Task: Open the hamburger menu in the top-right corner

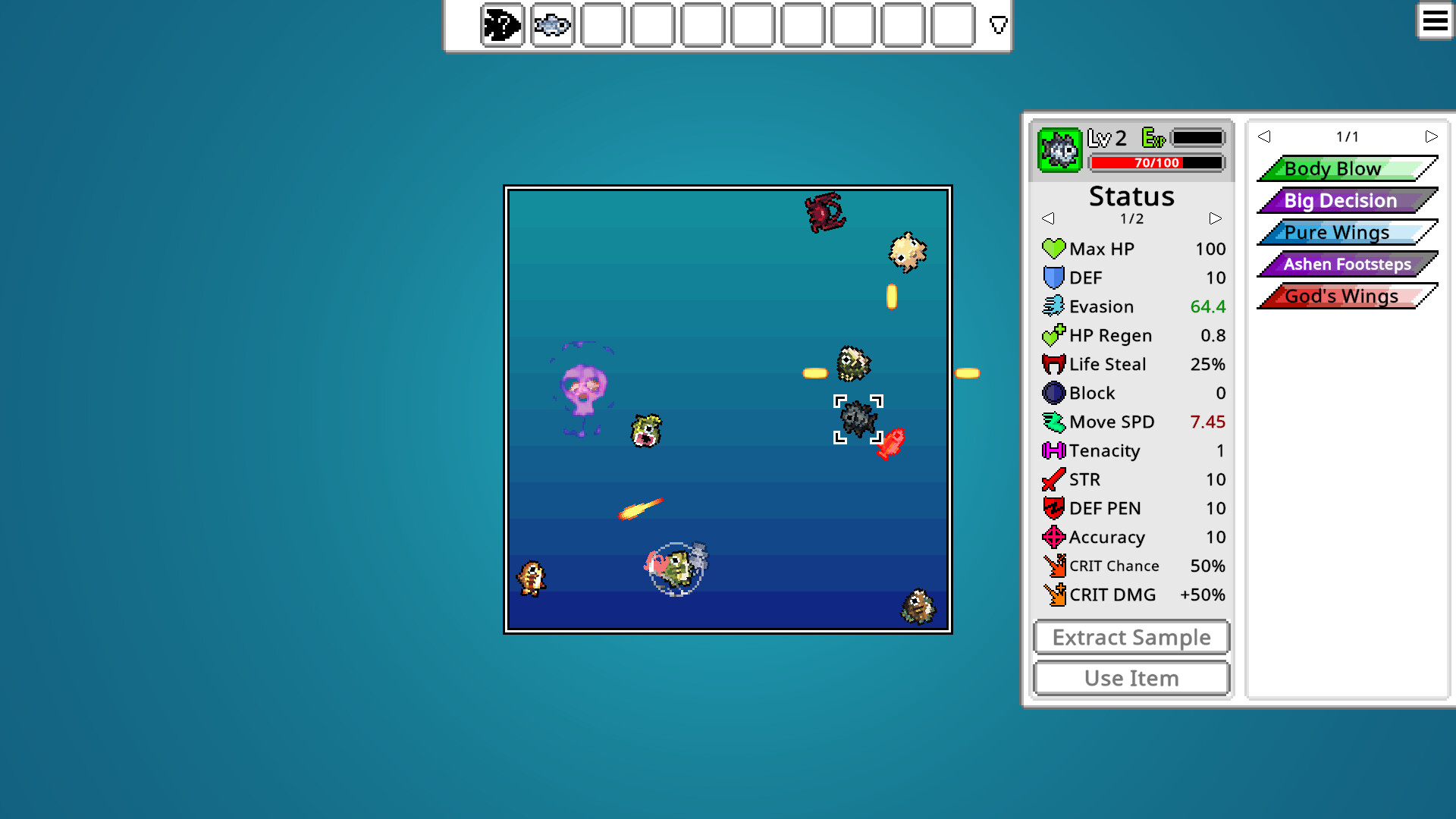Action: [1435, 21]
